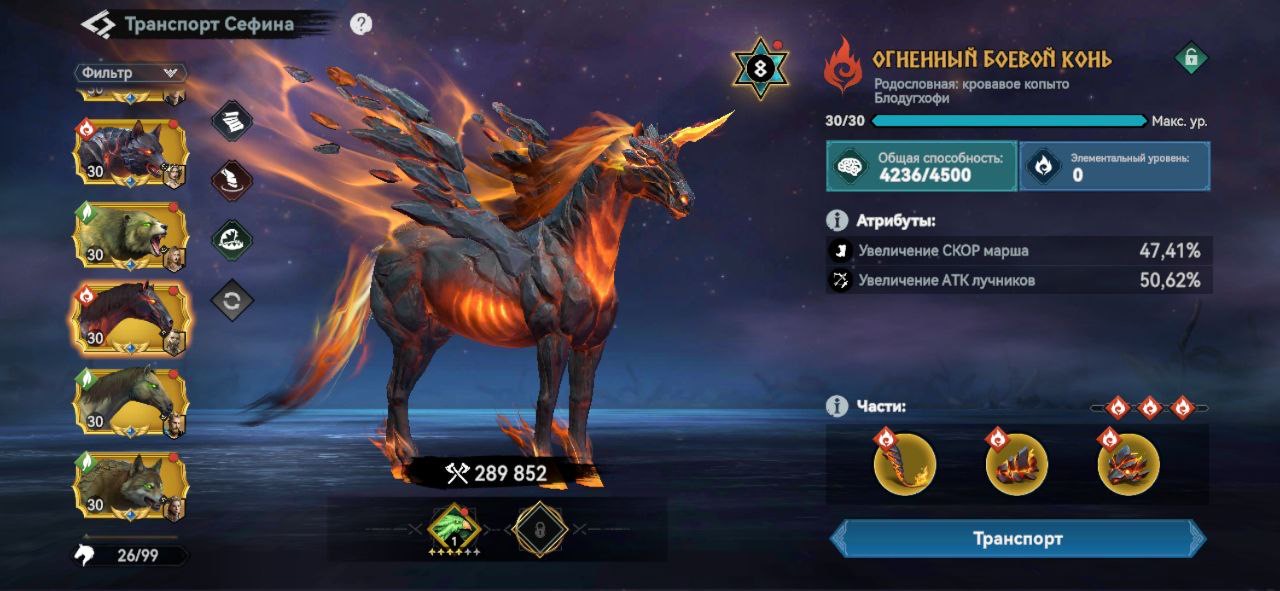This screenshot has width=1280, height=591.
Task: Click the Транспорт button
Action: tap(1017, 539)
